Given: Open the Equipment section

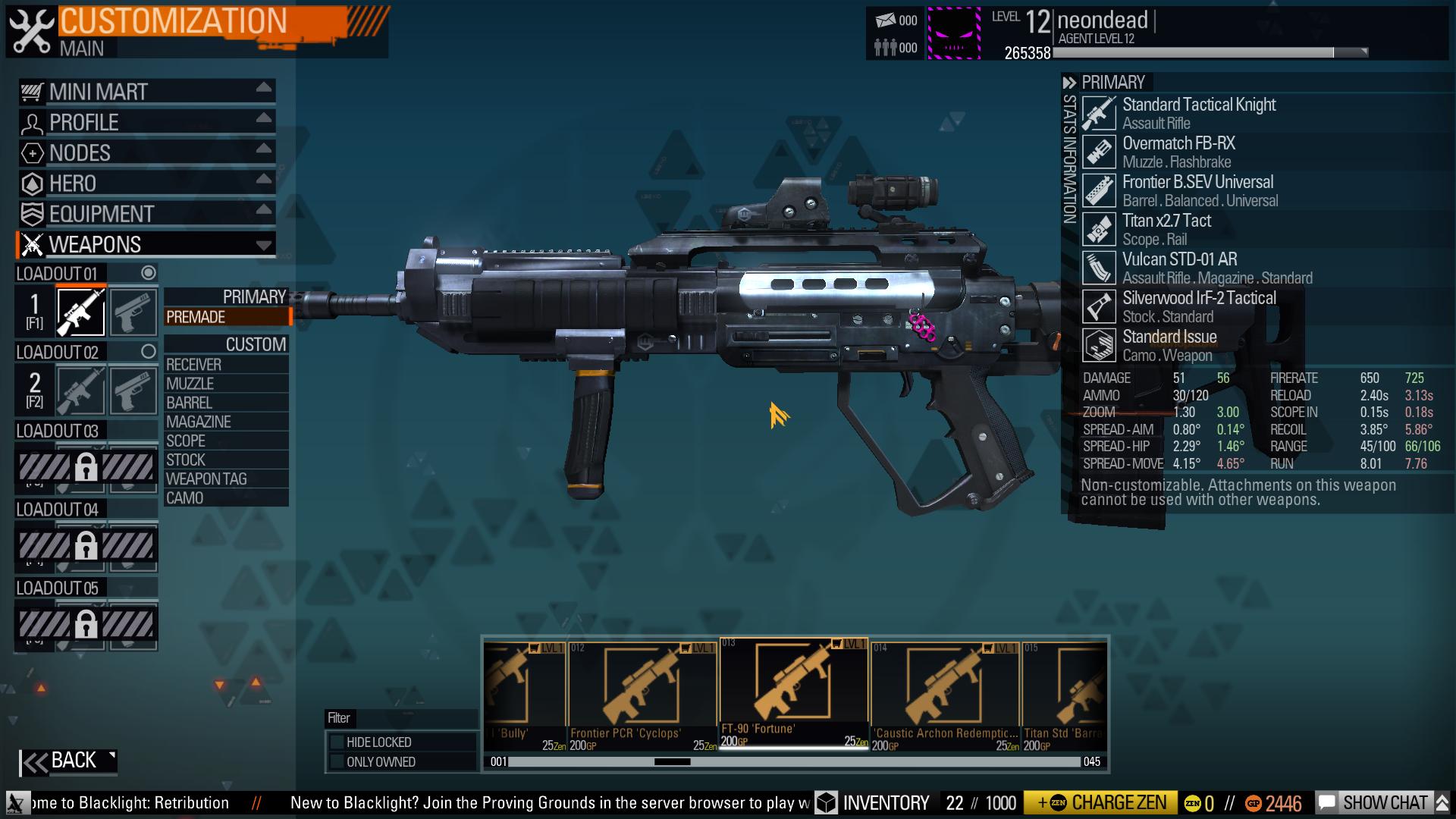Looking at the screenshot, I should point(146,214).
